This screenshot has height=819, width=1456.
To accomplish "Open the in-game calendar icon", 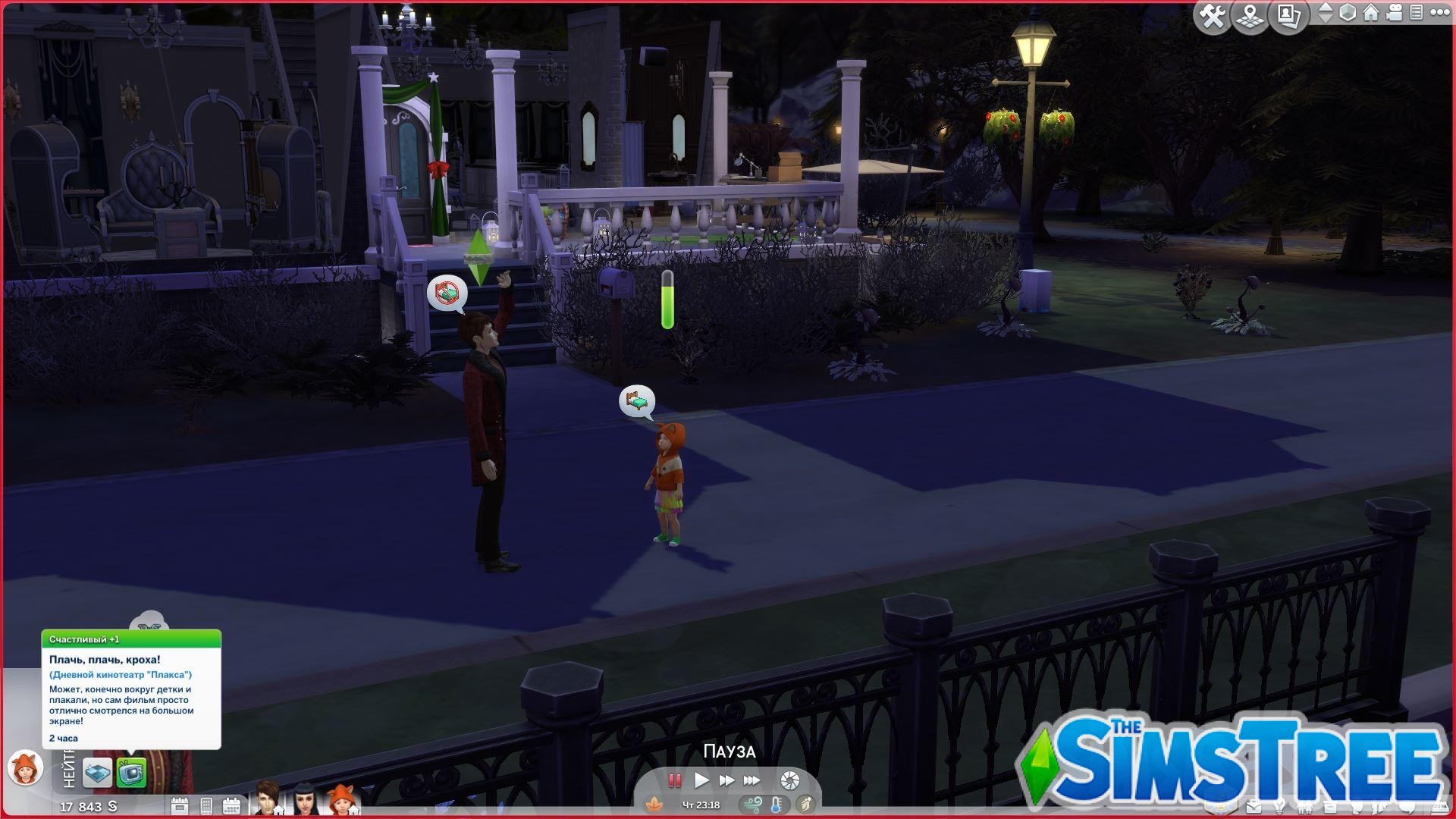I will coord(233,805).
